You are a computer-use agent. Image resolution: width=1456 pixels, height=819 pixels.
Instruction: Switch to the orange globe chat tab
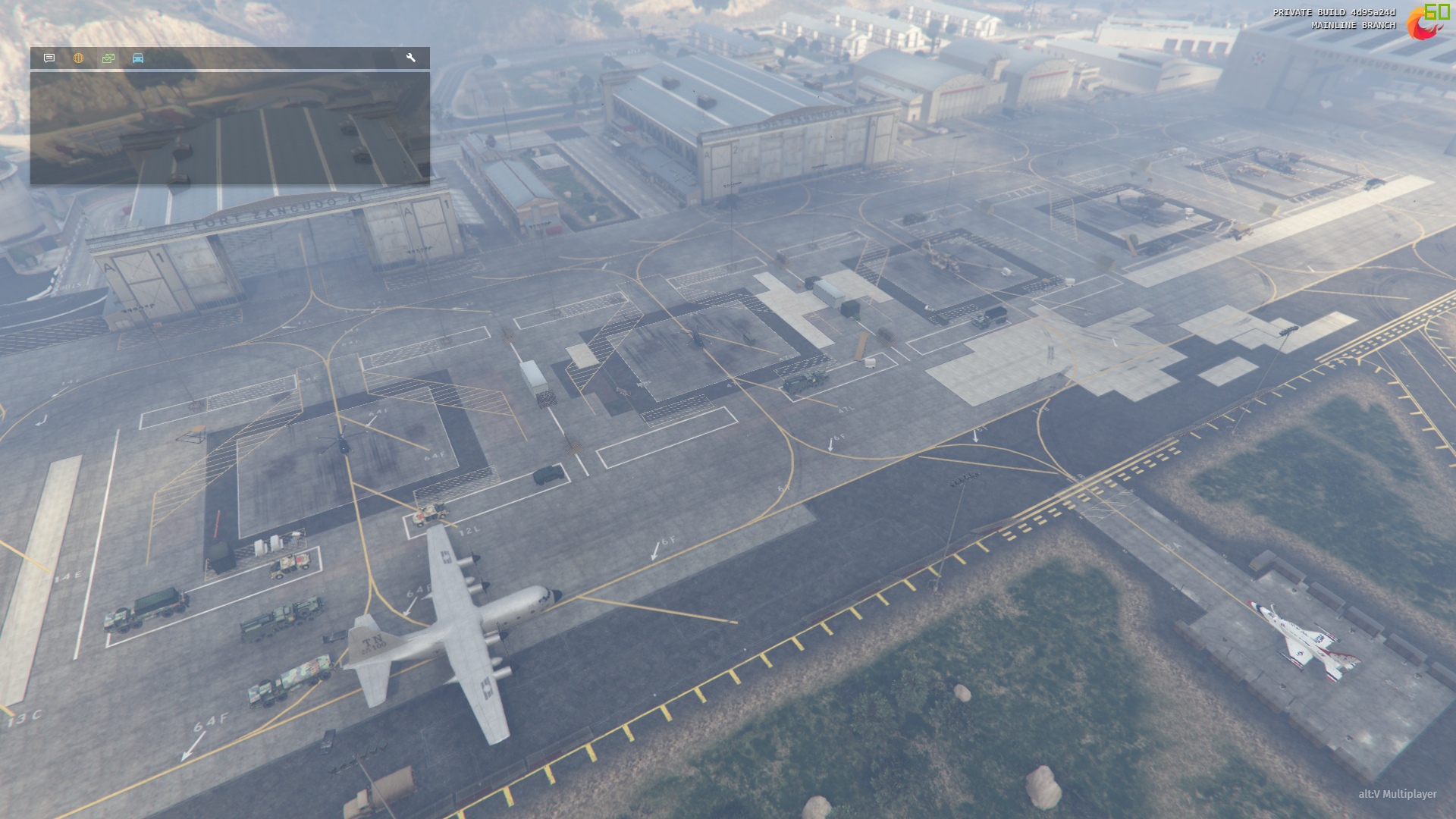click(78, 58)
